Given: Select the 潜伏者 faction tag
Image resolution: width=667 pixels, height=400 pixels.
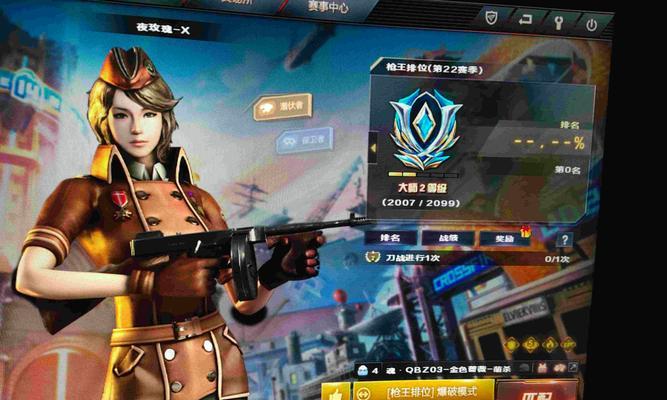Looking at the screenshot, I should (x=282, y=105).
